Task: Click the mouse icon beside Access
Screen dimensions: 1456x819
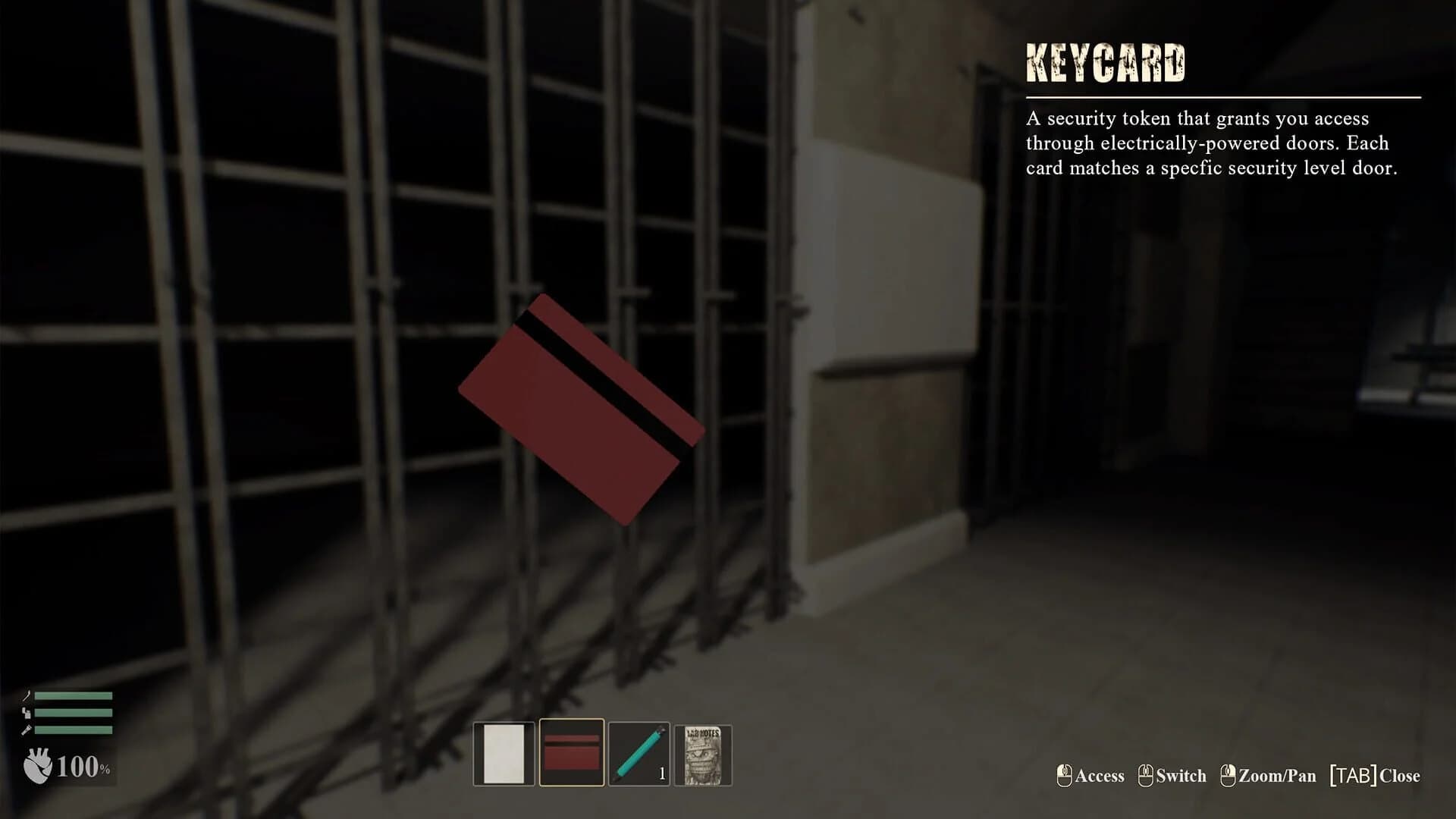Action: (1064, 775)
